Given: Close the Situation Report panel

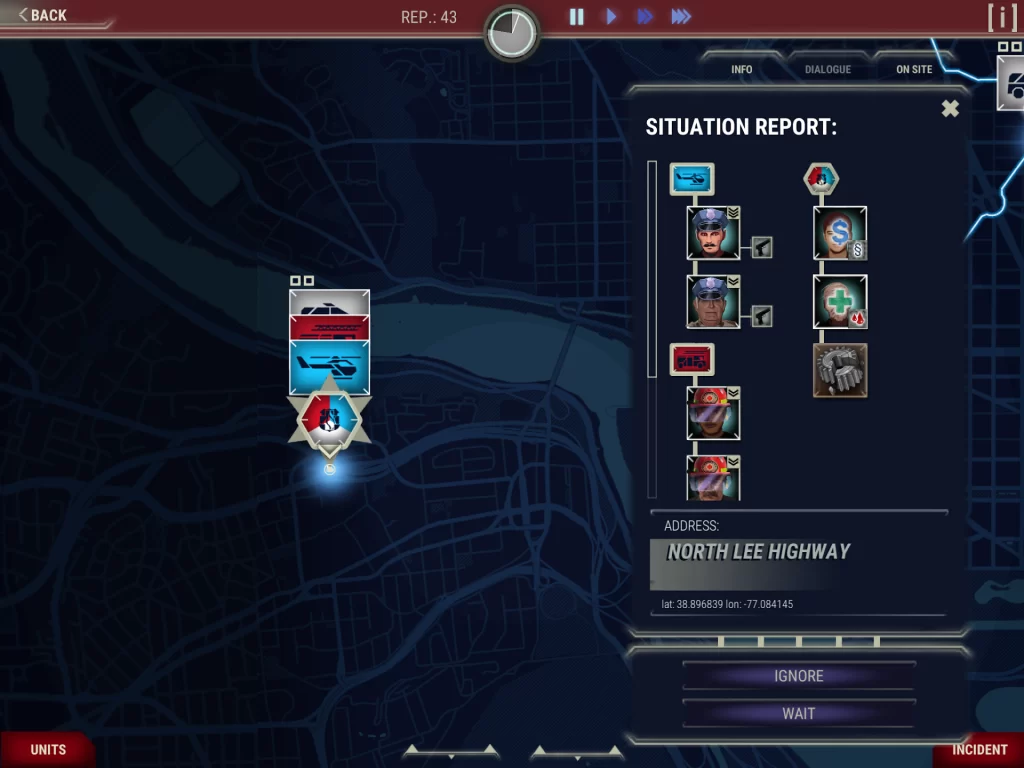Looking at the screenshot, I should click(950, 109).
